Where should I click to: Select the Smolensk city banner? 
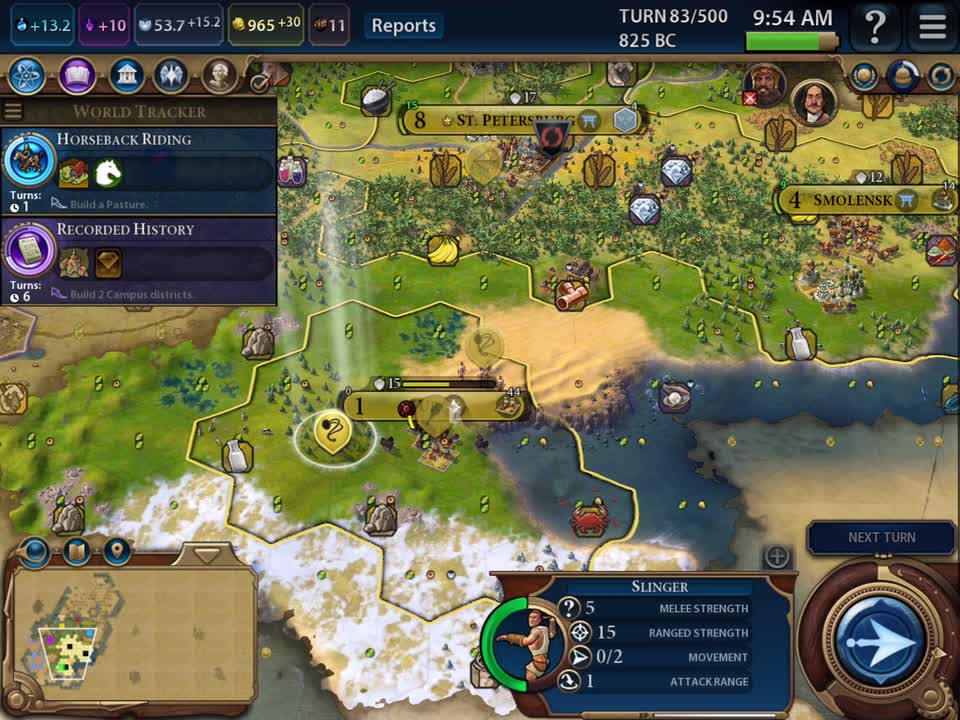[850, 199]
